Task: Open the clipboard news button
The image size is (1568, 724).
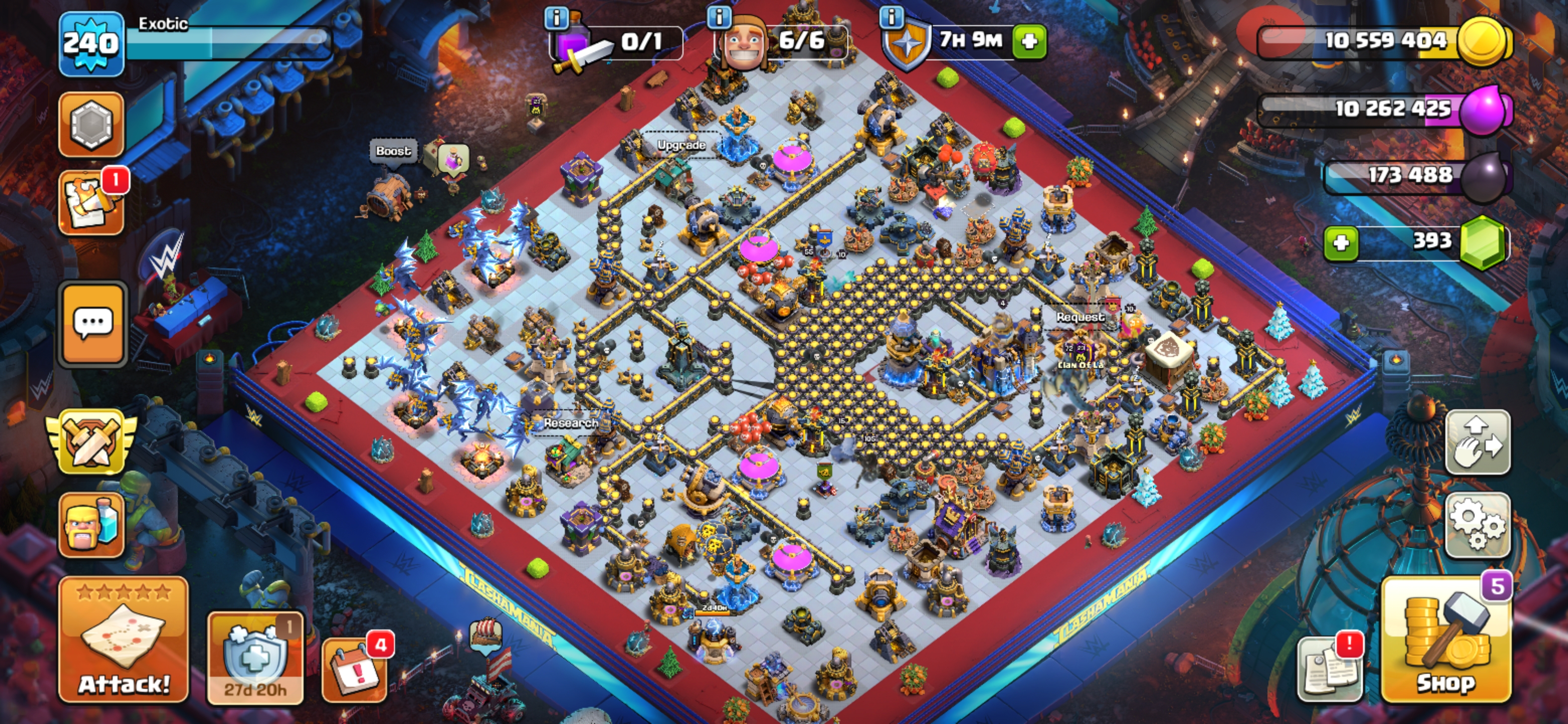Action: click(1330, 670)
